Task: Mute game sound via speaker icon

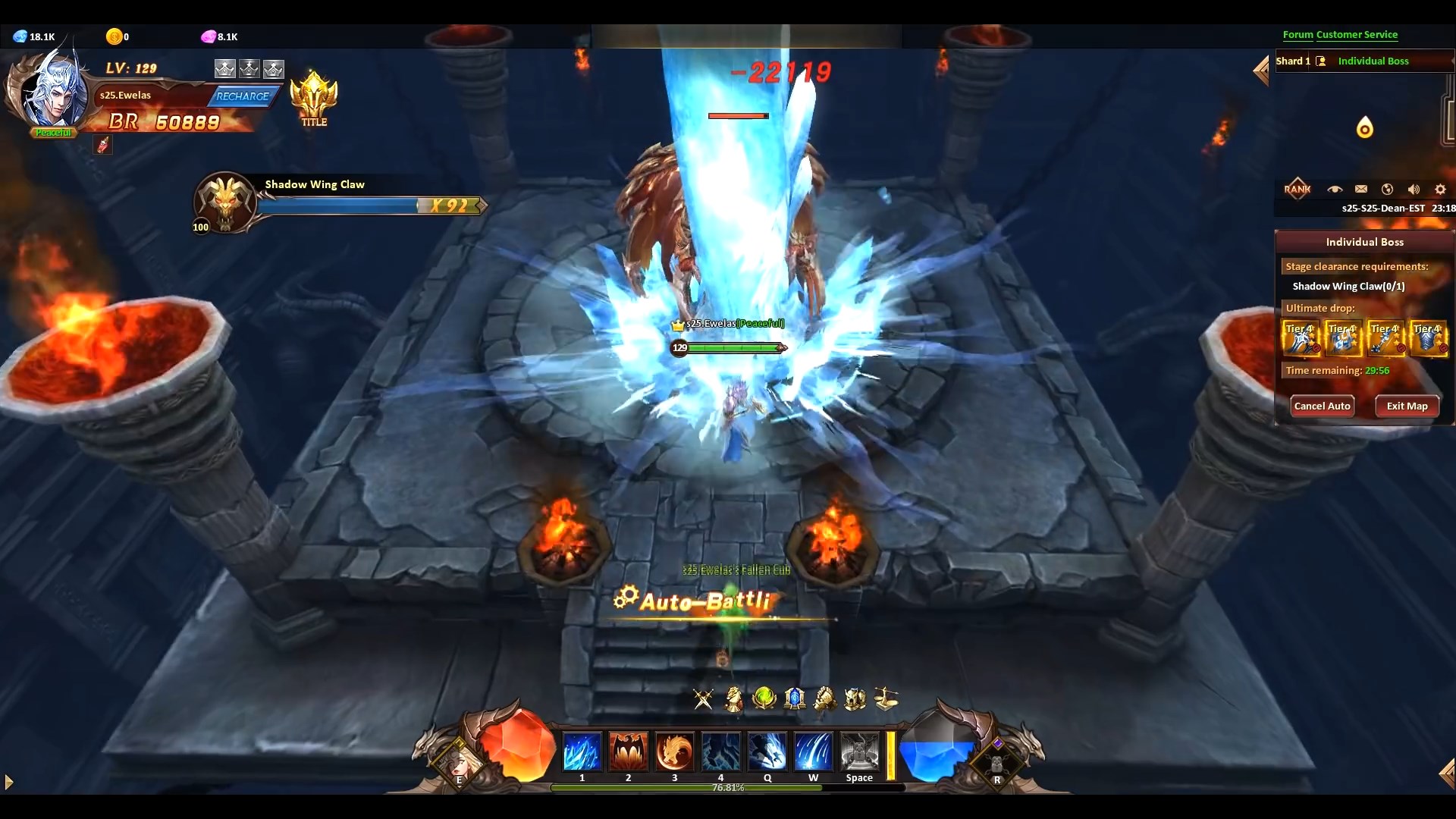Action: coord(1414,189)
